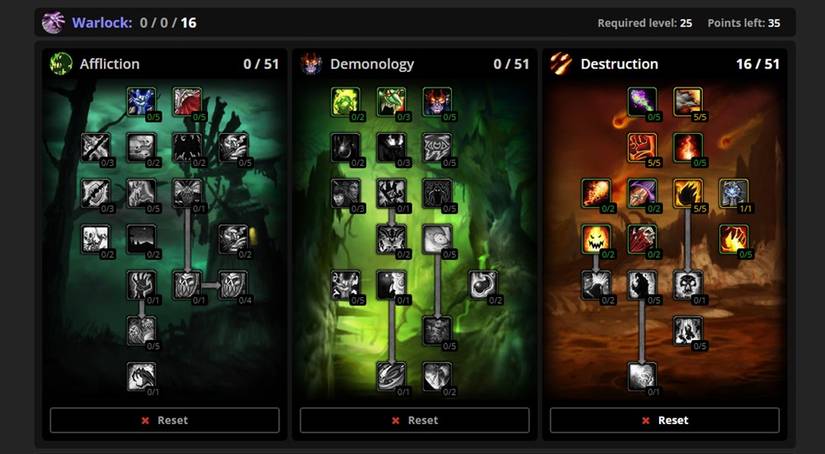Select the red Improved Corruption talent

[x=187, y=101]
